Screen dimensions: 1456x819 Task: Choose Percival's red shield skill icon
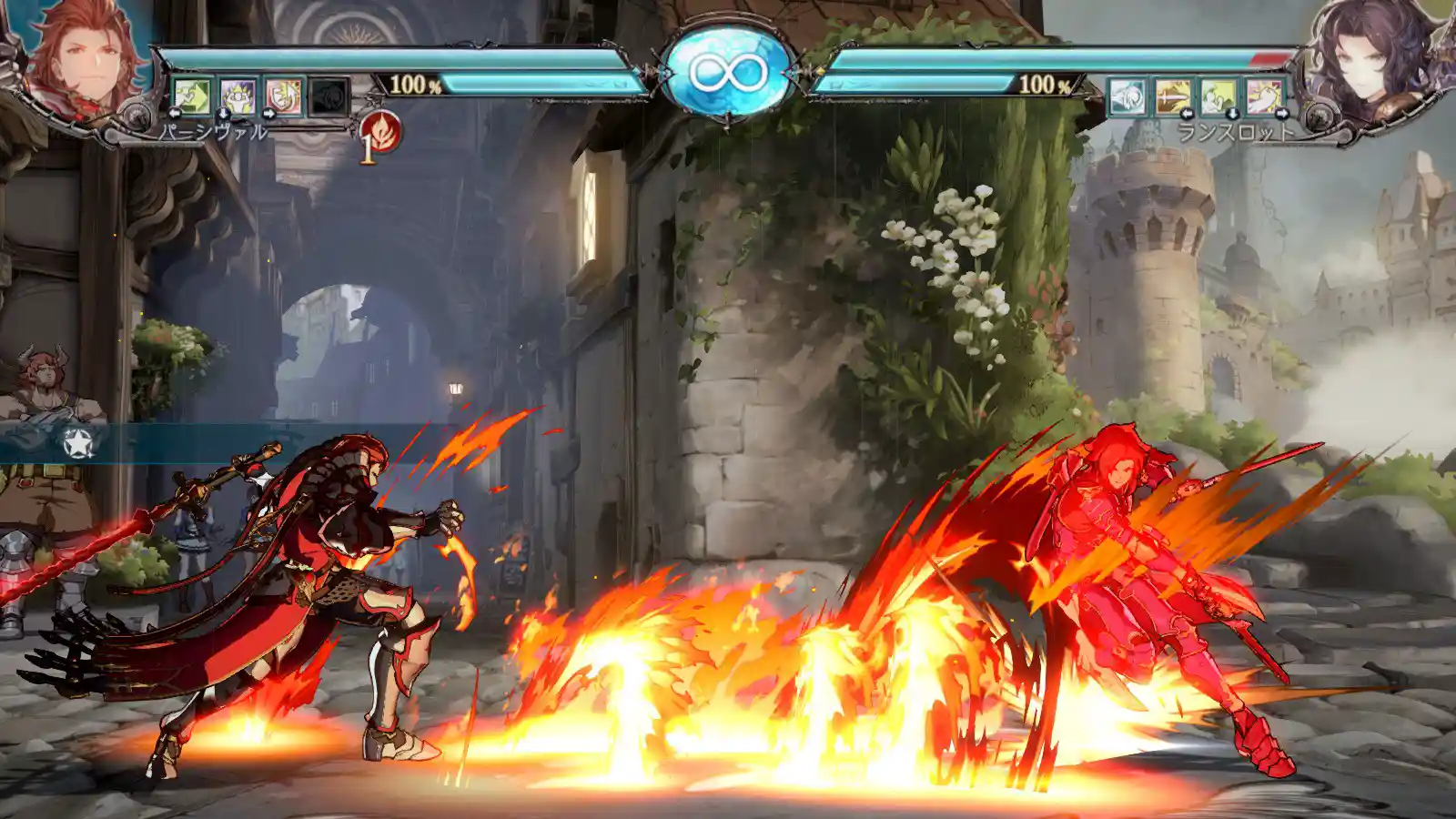tap(283, 96)
